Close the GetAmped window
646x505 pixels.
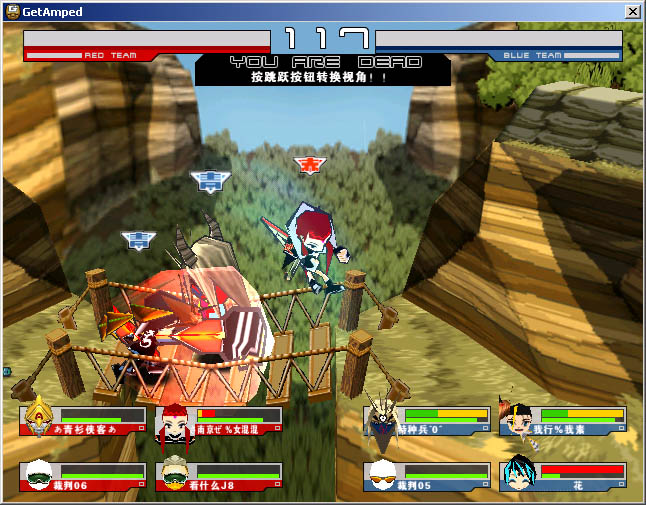tap(632, 11)
